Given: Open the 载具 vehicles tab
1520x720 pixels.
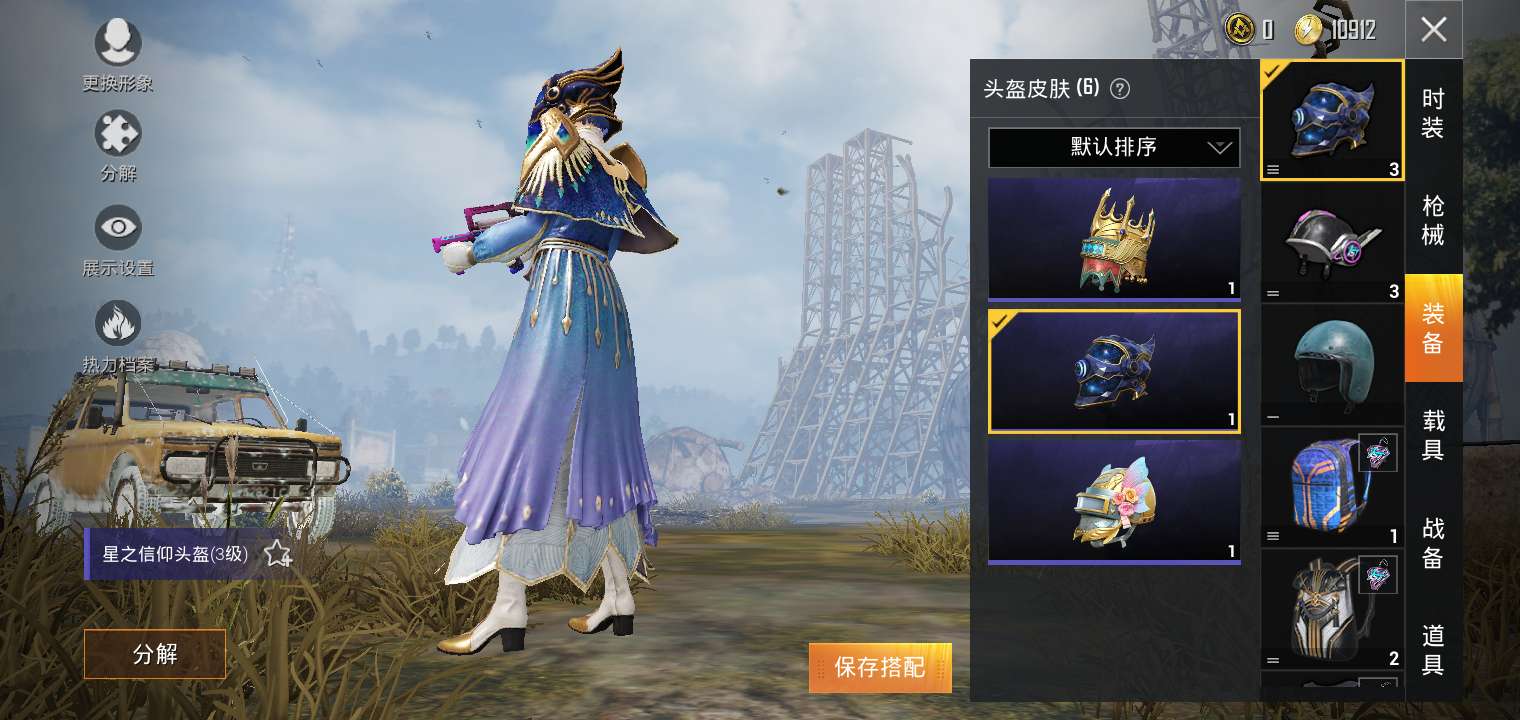Looking at the screenshot, I should tap(1433, 434).
